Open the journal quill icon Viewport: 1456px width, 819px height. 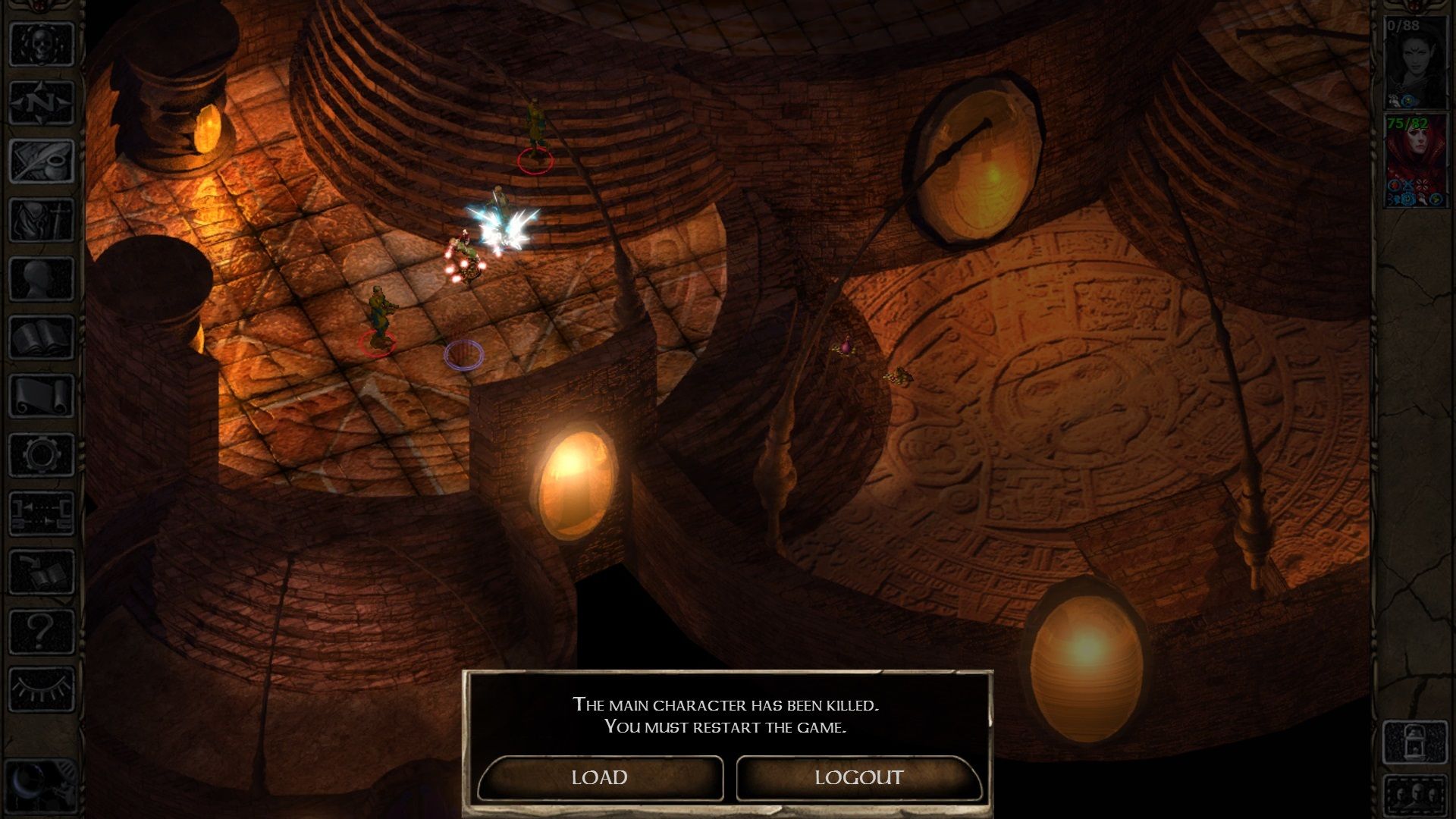point(42,161)
